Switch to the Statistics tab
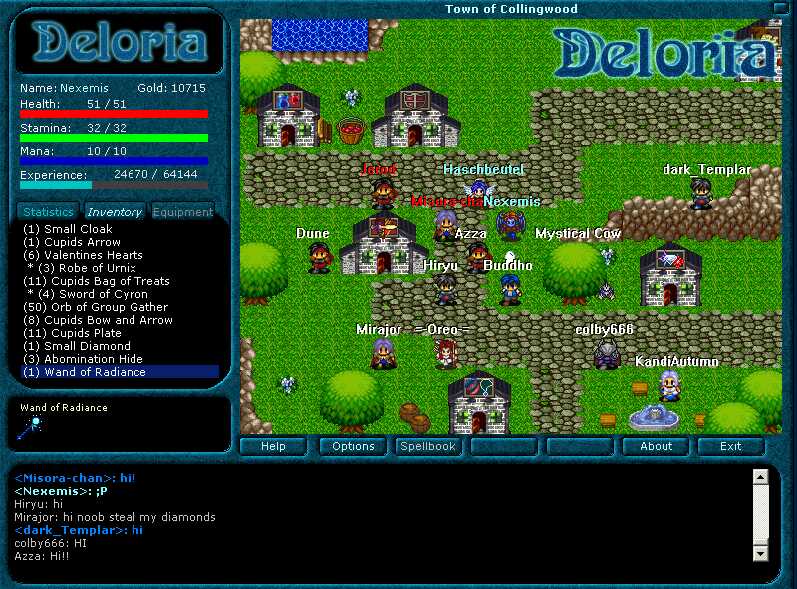Screen dimensions: 797x589 48,212
